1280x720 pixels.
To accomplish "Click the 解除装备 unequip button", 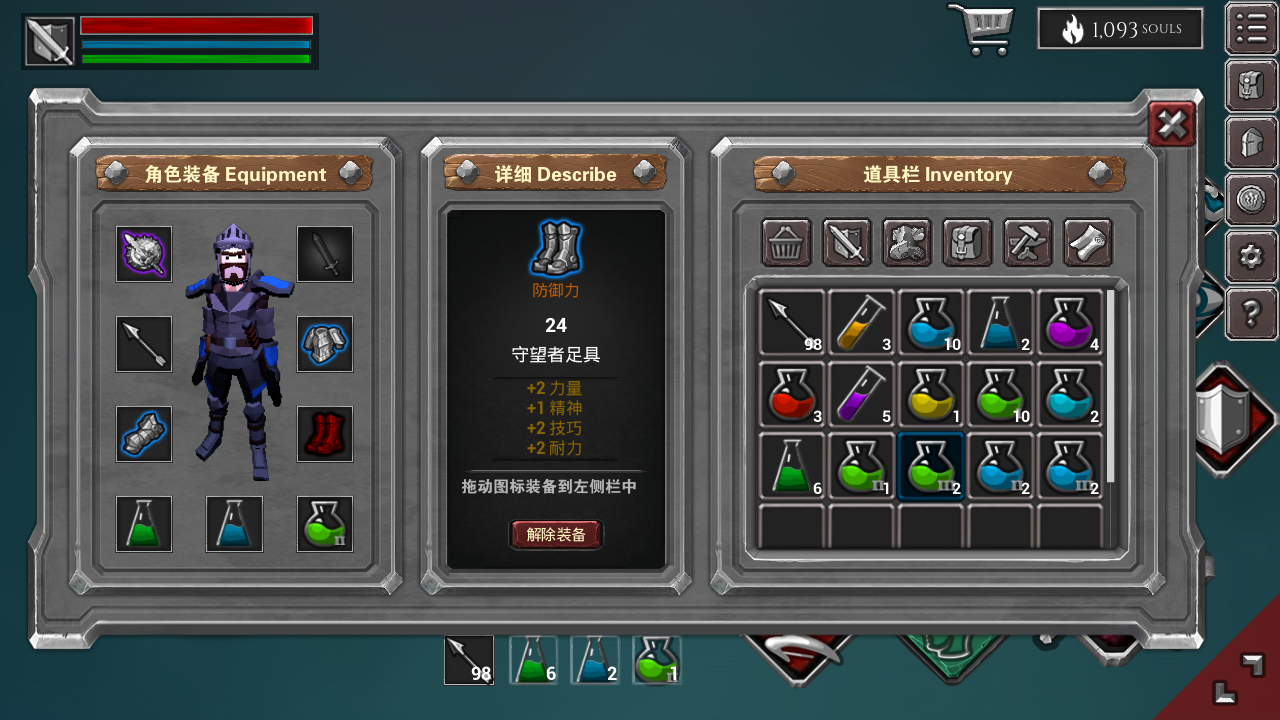I will pyautogui.click(x=556, y=534).
